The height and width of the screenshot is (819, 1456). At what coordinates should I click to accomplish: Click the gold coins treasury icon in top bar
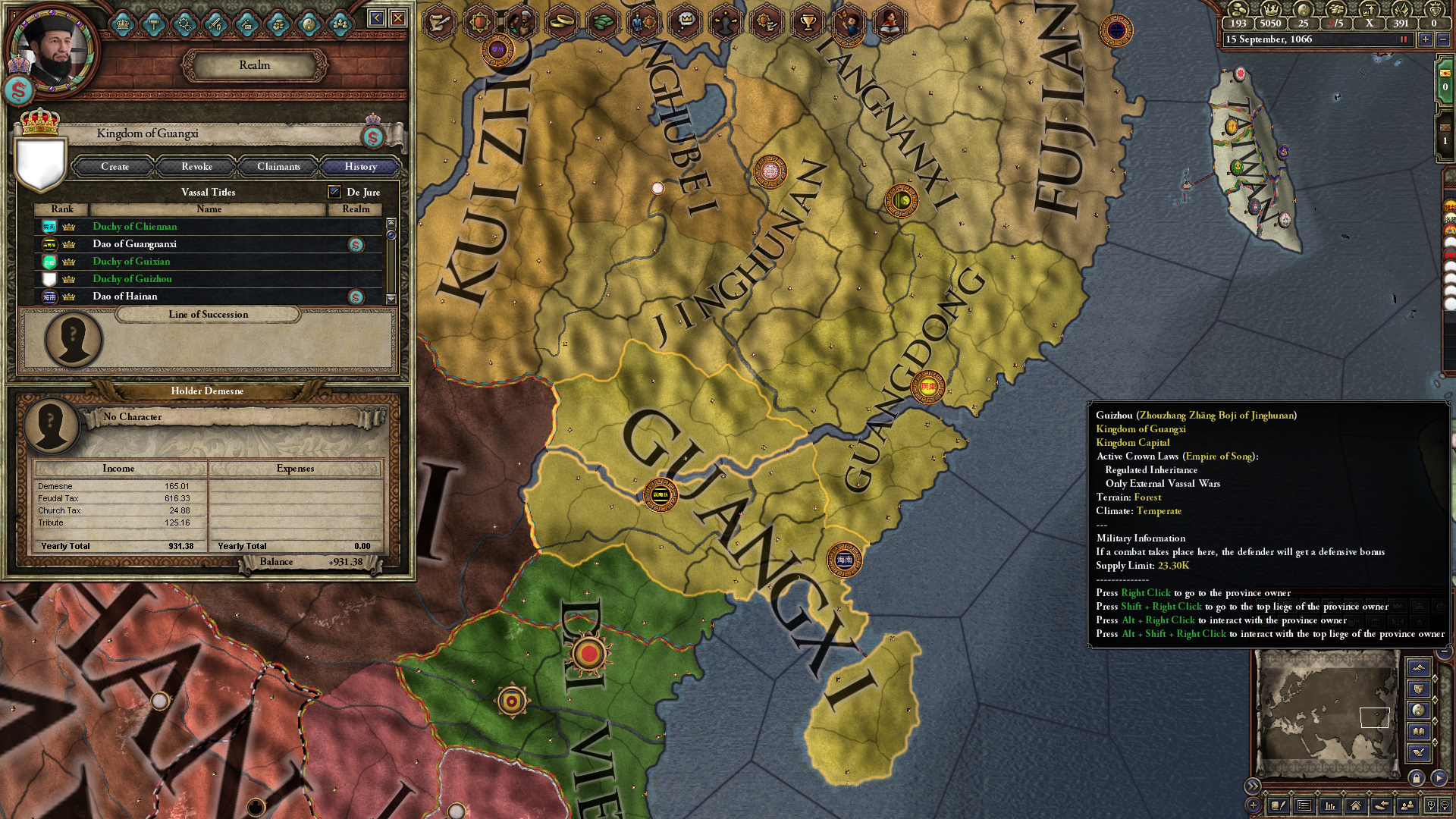coord(1238,10)
